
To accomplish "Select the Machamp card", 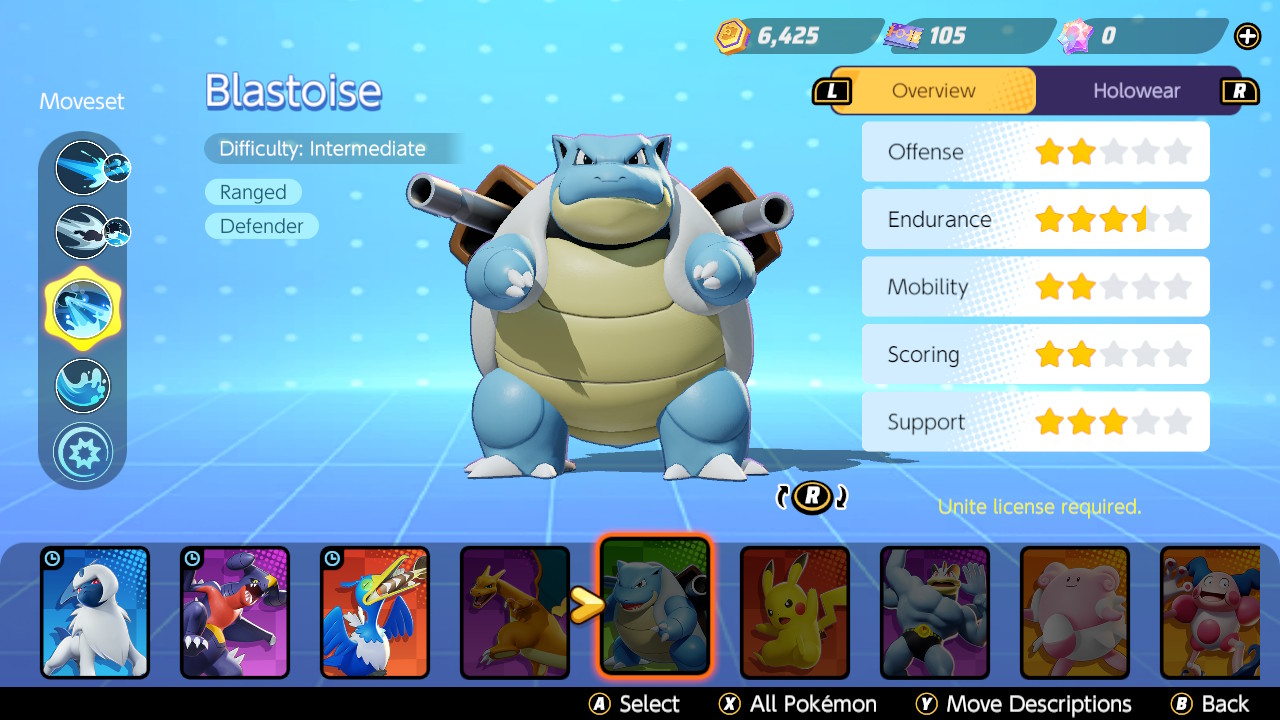I will (934, 611).
